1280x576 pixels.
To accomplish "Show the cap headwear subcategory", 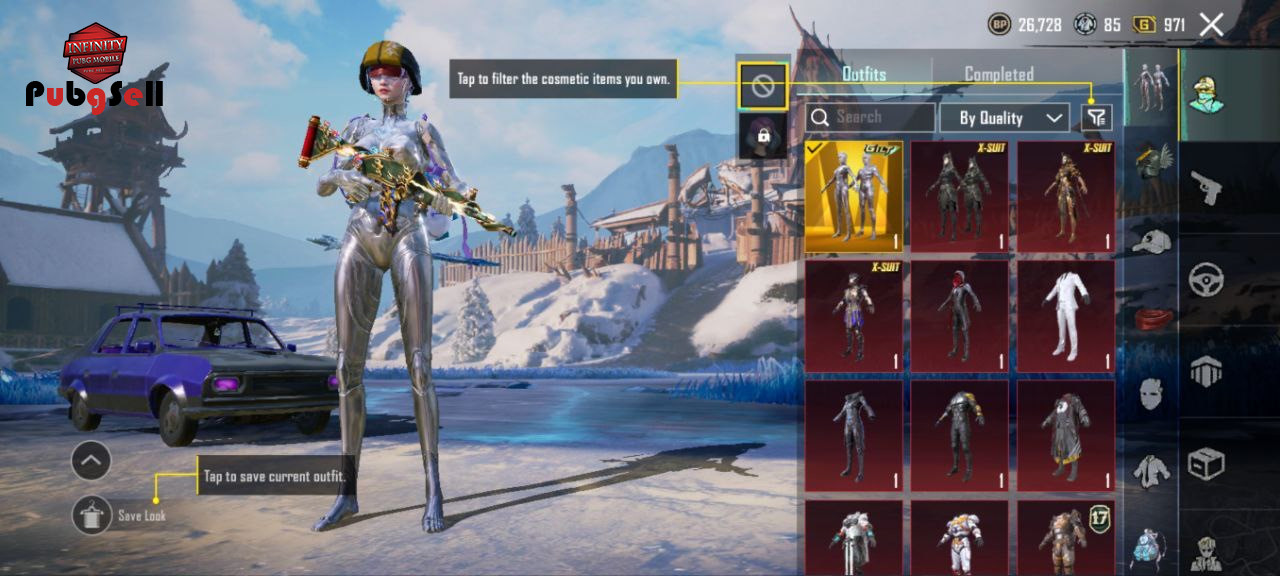I will click(x=1152, y=240).
